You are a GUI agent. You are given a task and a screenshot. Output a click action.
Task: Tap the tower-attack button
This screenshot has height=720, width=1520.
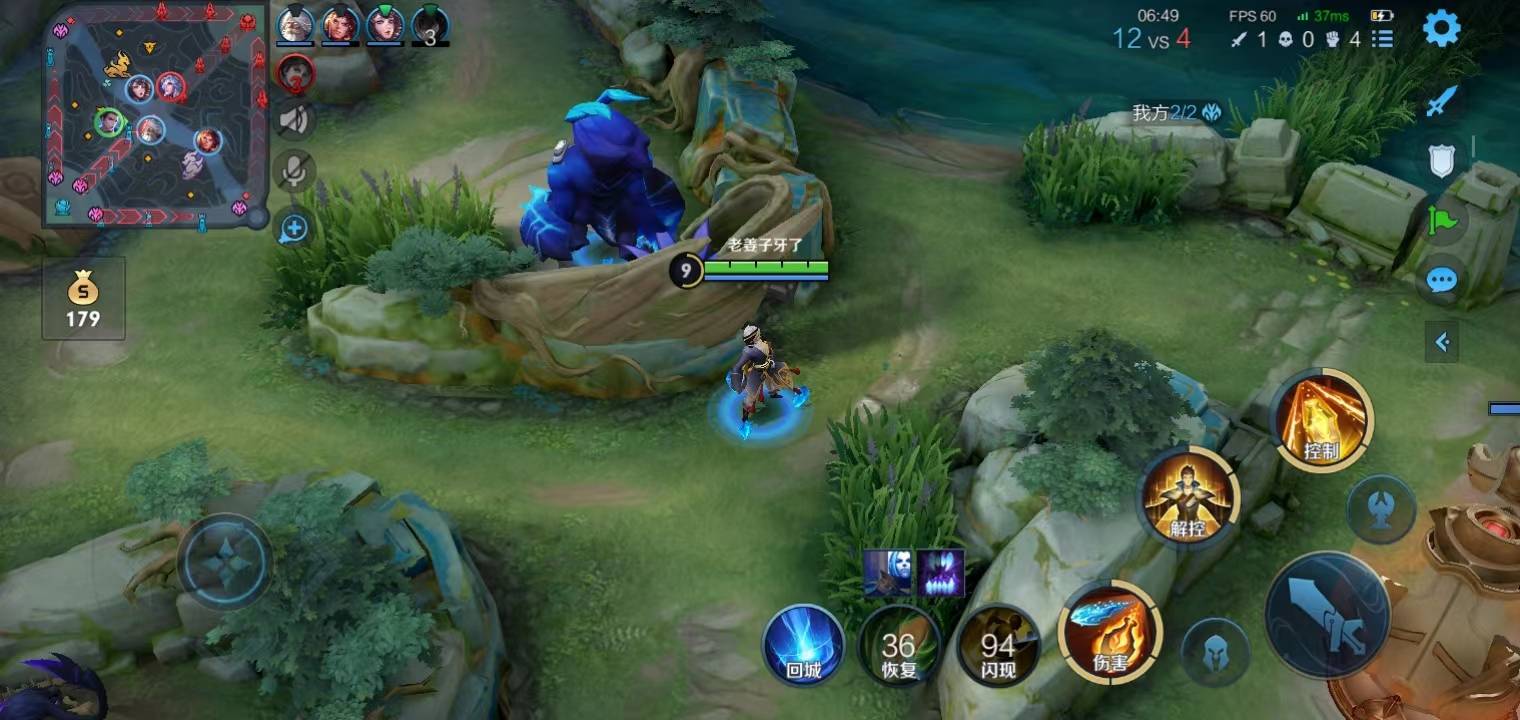1380,509
